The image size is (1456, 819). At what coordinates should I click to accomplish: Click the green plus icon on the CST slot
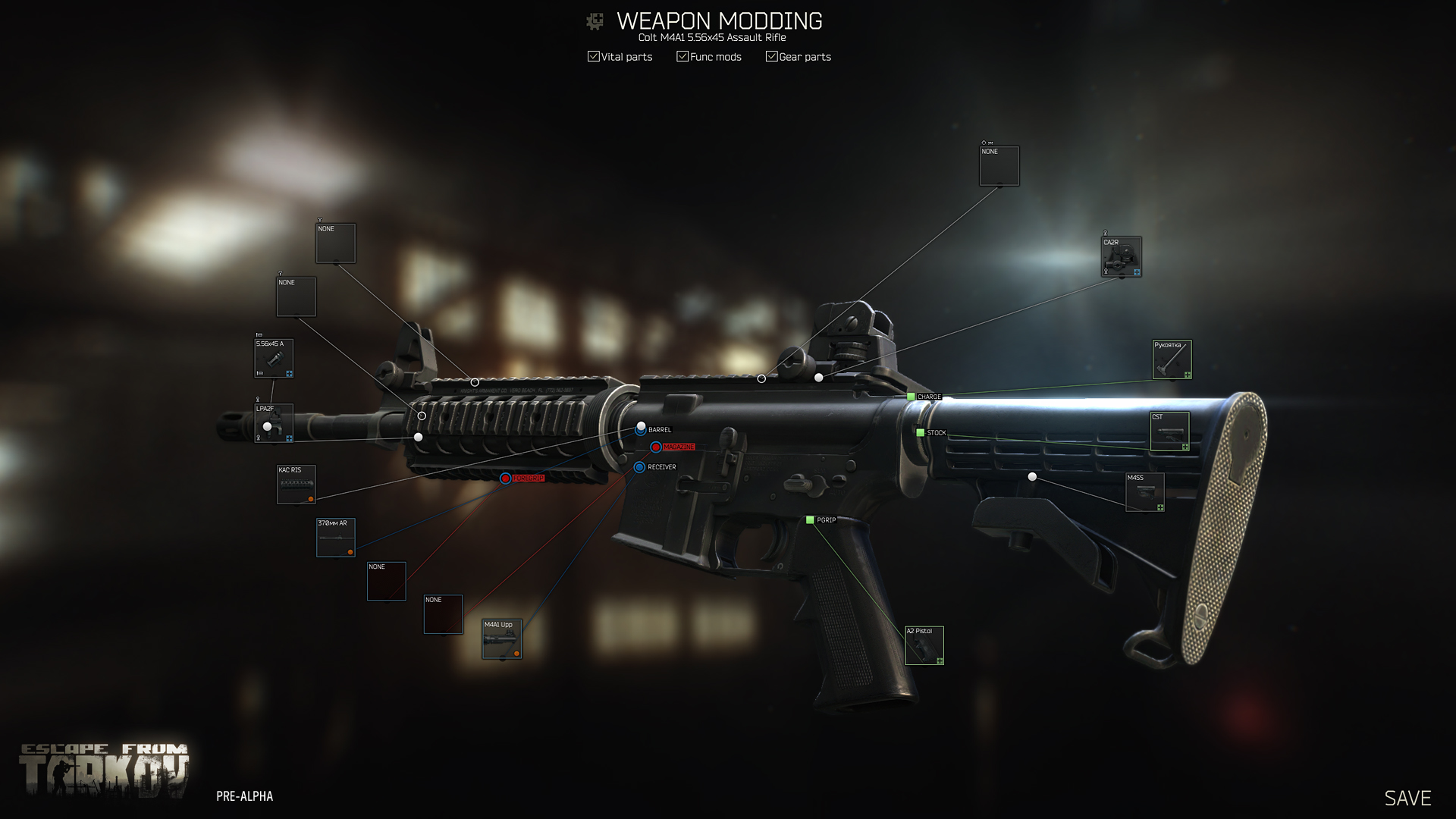1186,446
